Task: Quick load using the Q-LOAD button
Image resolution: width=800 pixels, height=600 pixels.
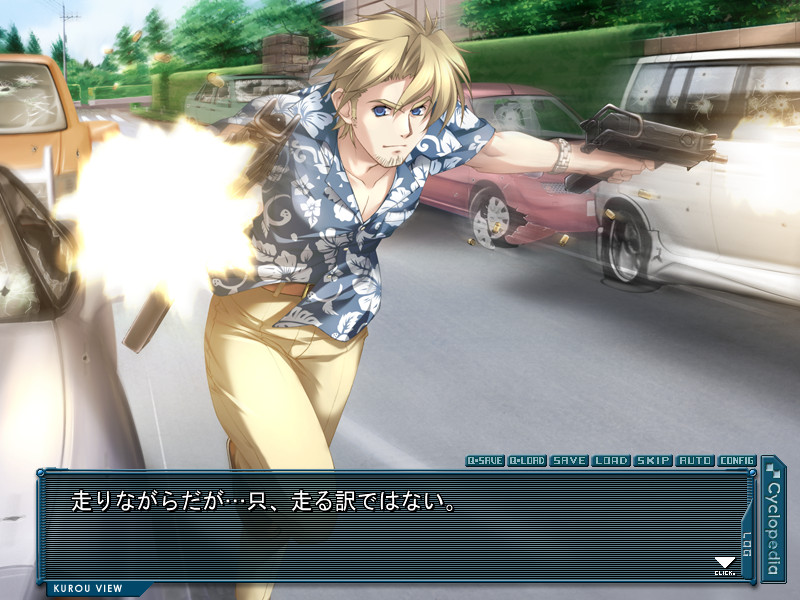Action: tap(527, 461)
